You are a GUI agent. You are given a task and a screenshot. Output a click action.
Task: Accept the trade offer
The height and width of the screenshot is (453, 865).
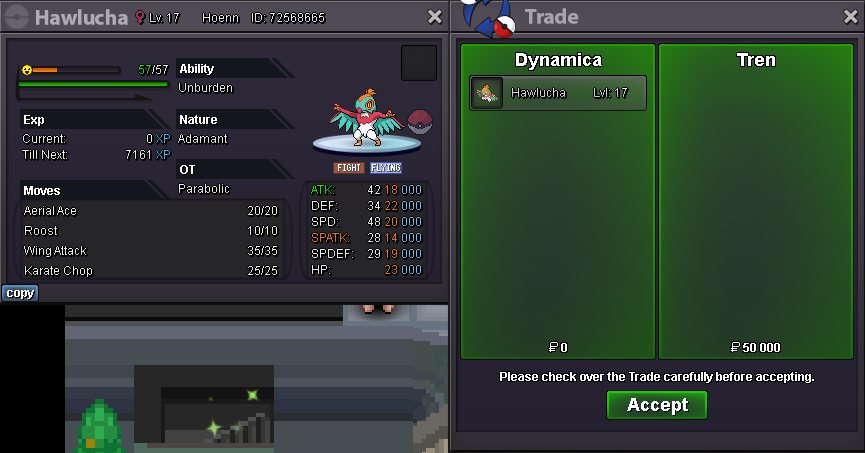coord(656,405)
